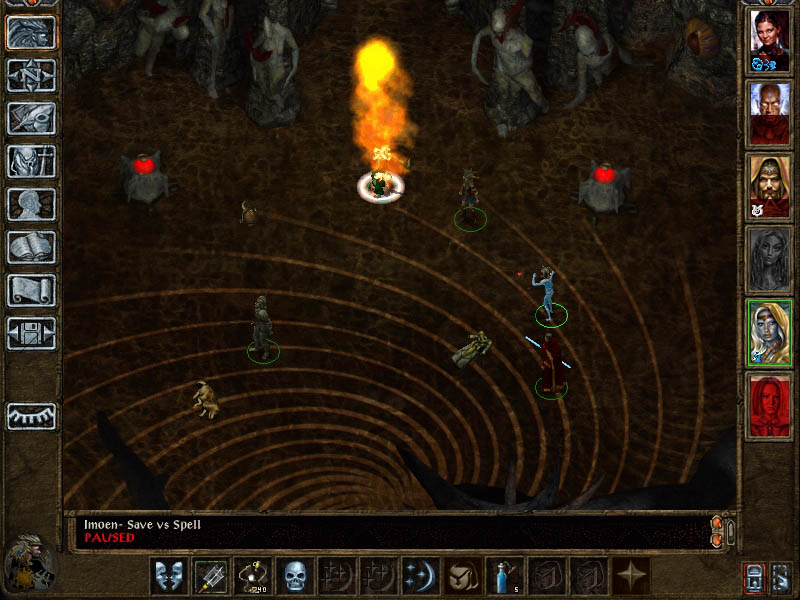Toggle rest with closed eye button

tap(31, 416)
